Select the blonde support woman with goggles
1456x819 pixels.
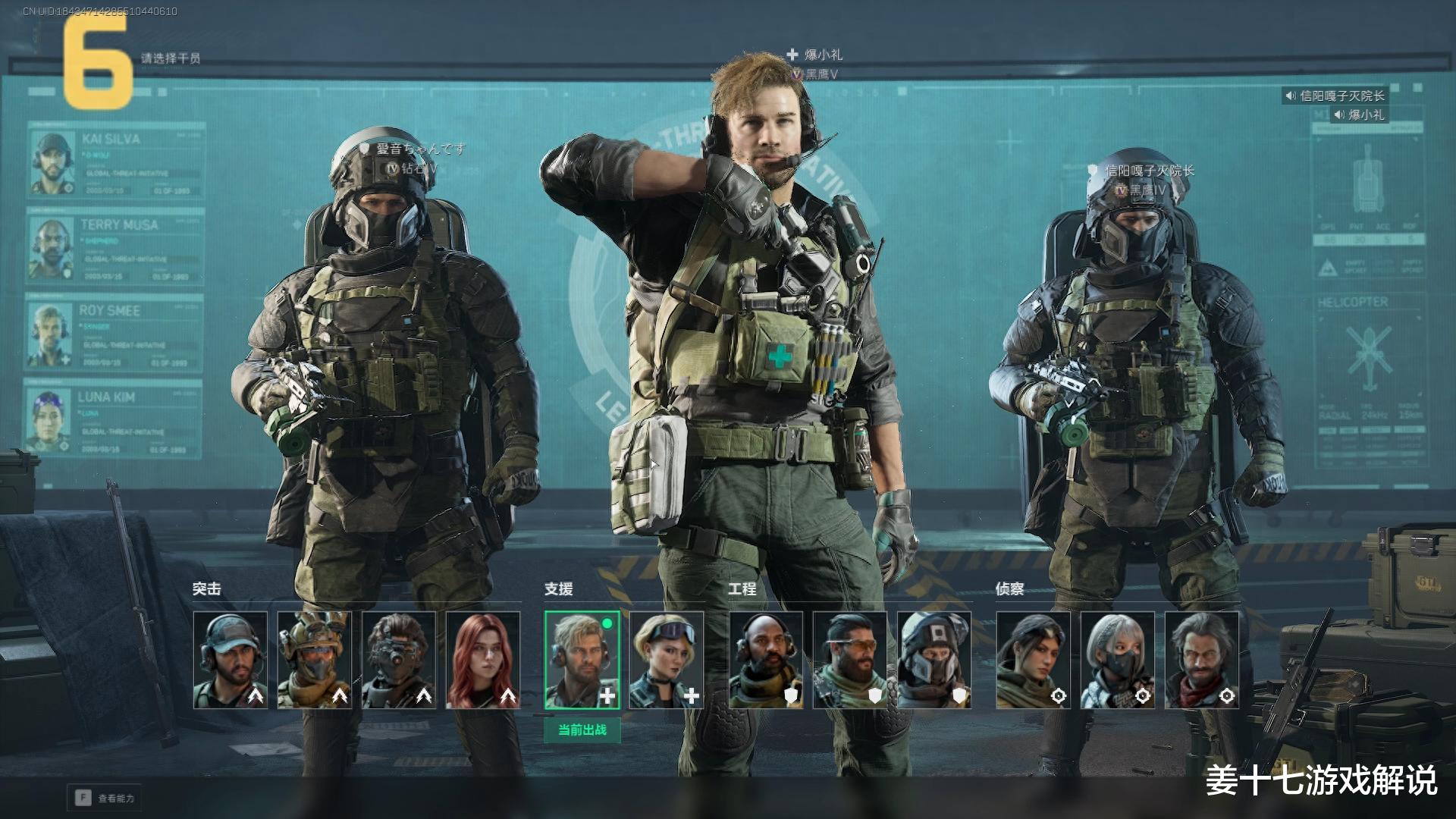(x=667, y=660)
